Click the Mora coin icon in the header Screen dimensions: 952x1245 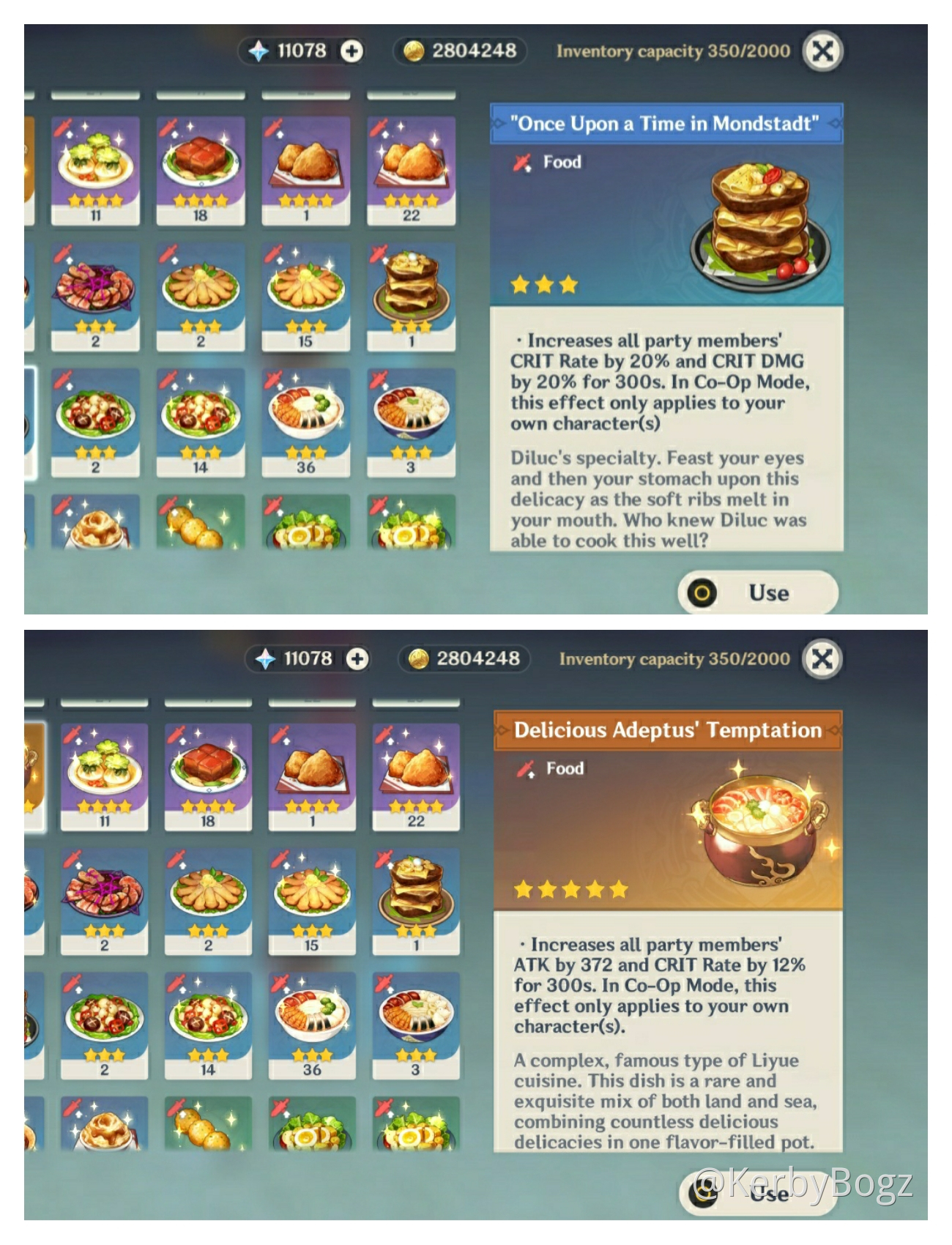coord(414,51)
